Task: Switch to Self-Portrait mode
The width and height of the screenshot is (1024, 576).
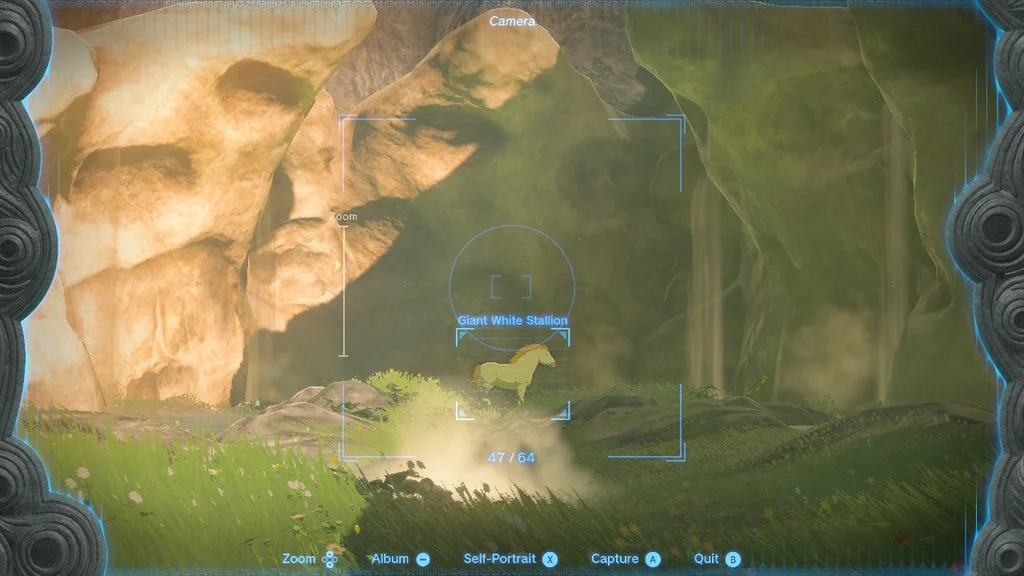Action: tap(510, 559)
